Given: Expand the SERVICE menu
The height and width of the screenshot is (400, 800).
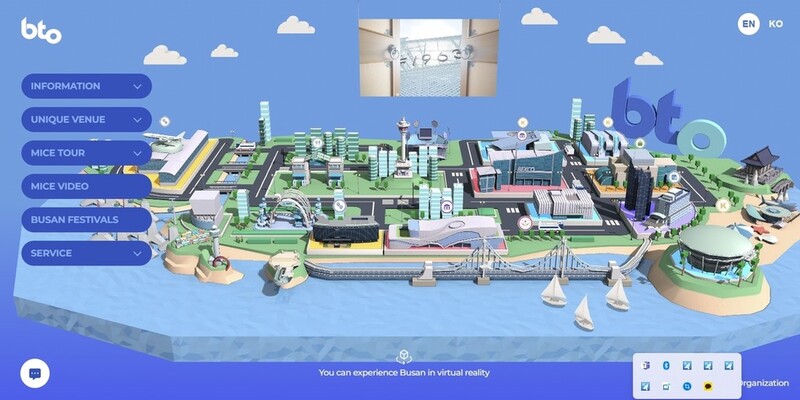Looking at the screenshot, I should click(x=85, y=253).
